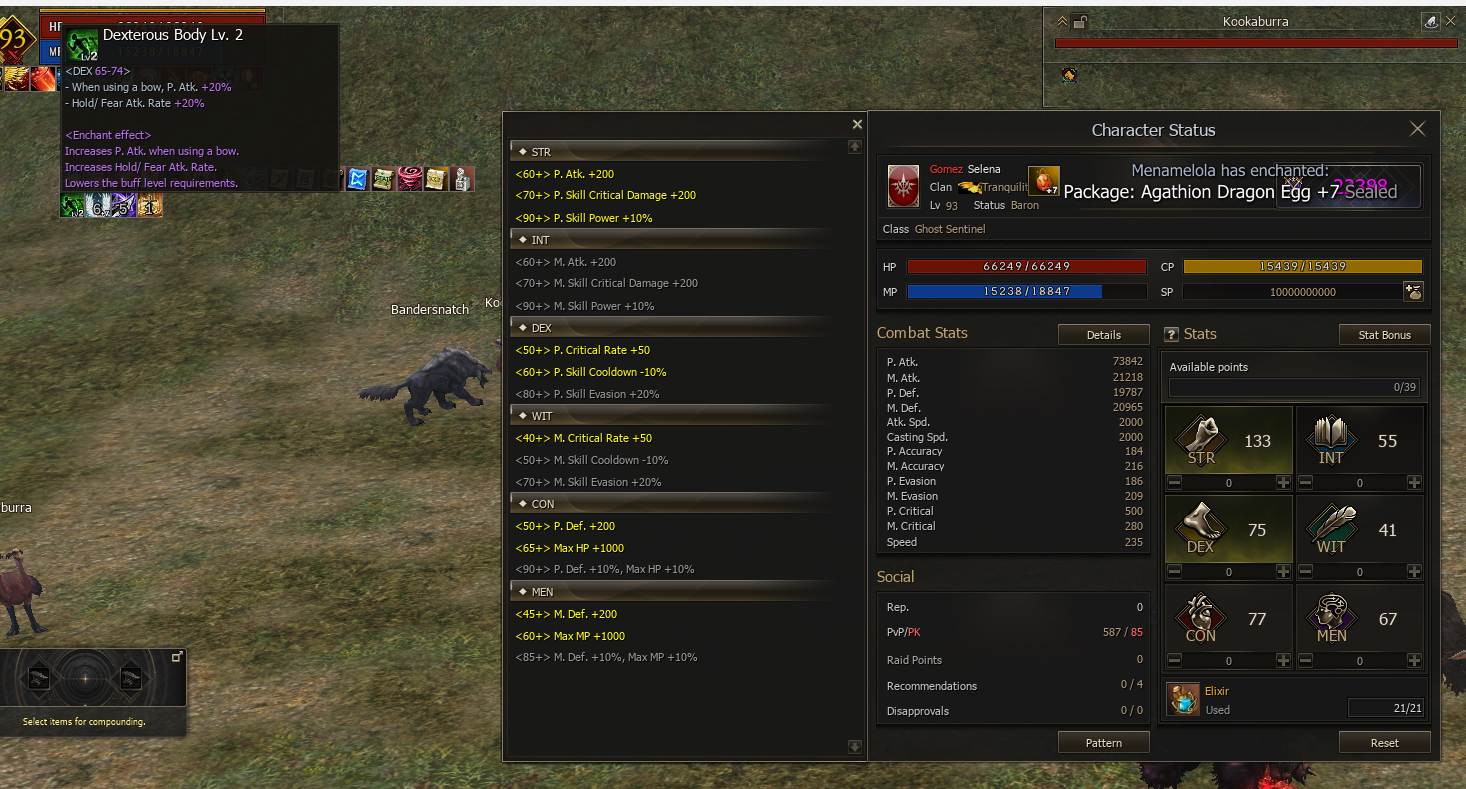Increase the MEN stat
The image size is (1466, 789).
[1414, 661]
